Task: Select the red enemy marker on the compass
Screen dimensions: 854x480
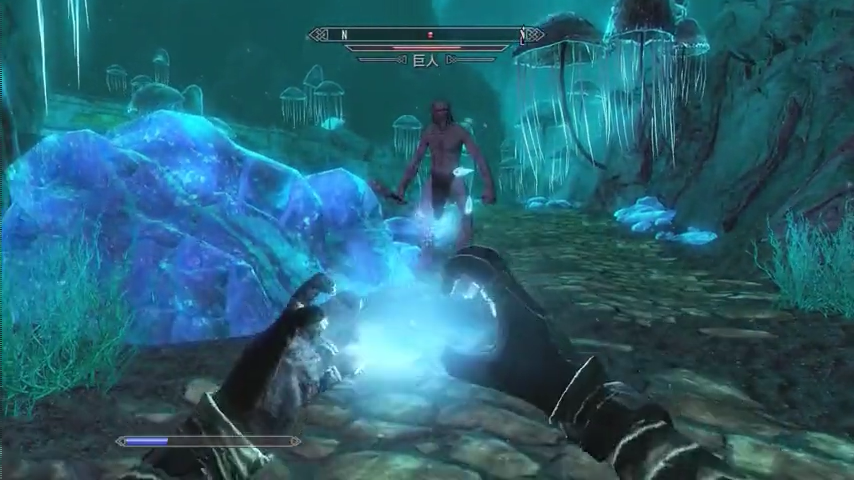Action: point(431,35)
